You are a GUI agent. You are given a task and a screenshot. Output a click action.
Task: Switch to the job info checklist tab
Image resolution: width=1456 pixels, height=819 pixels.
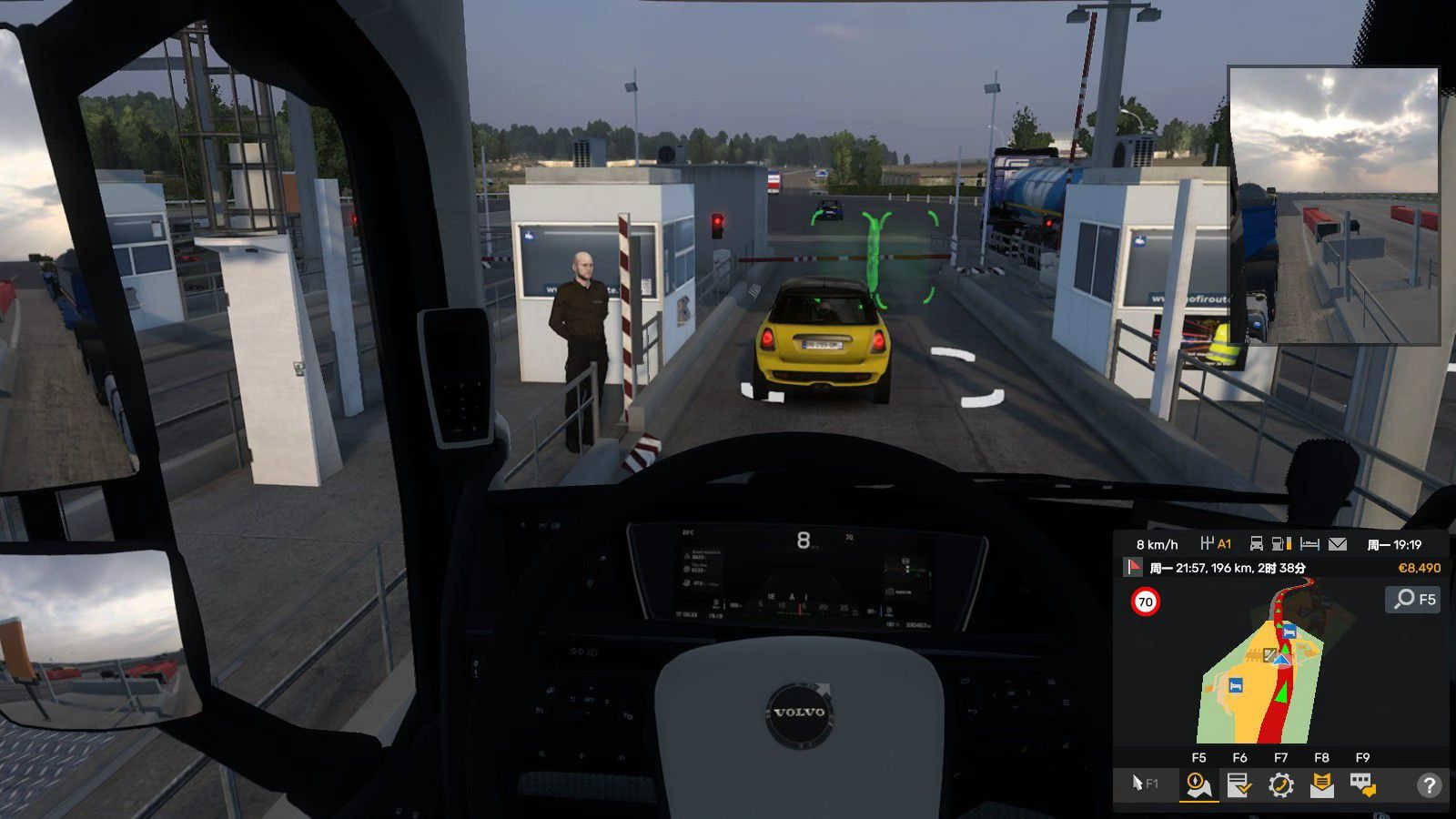(x=1239, y=784)
